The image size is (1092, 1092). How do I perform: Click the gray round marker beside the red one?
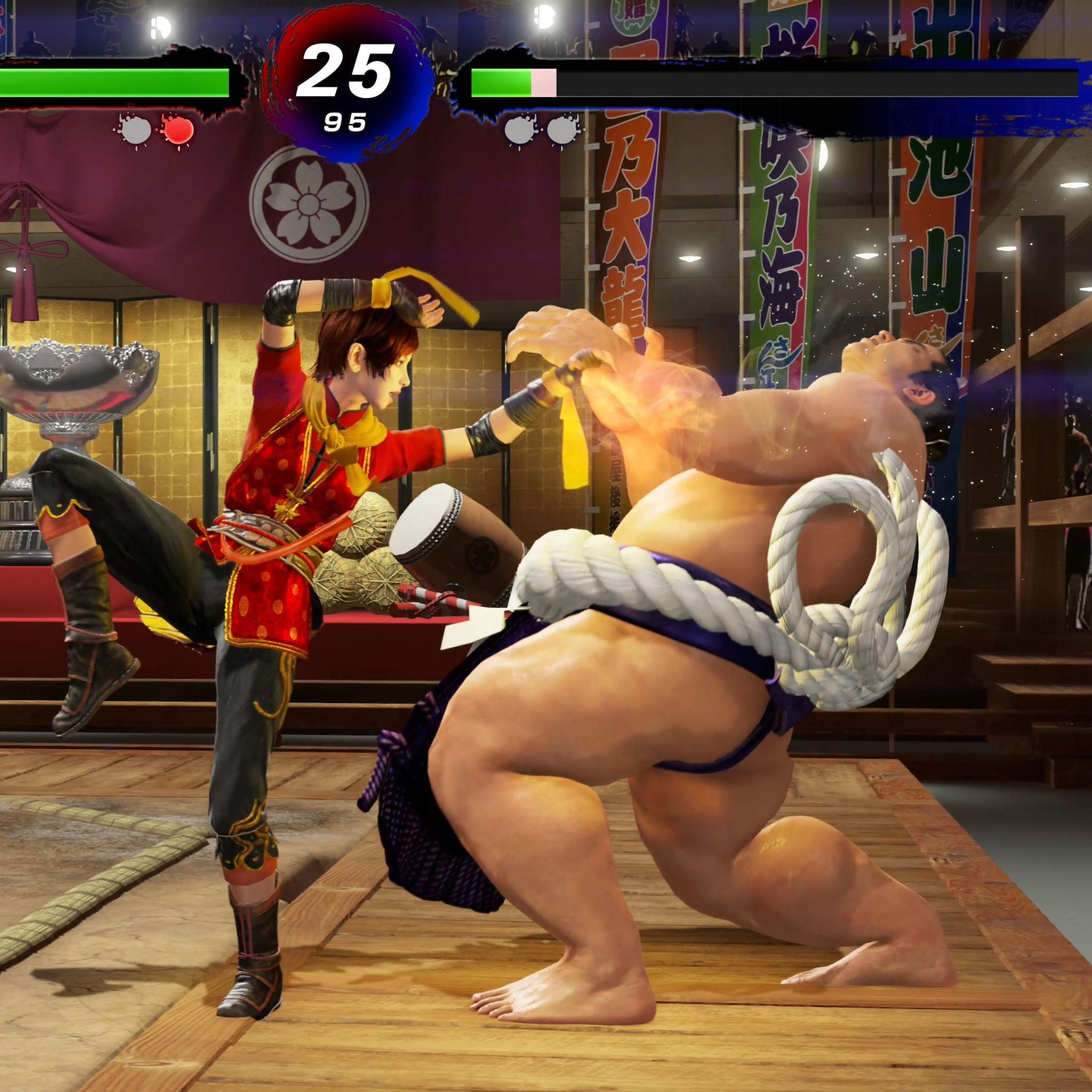pyautogui.click(x=135, y=131)
